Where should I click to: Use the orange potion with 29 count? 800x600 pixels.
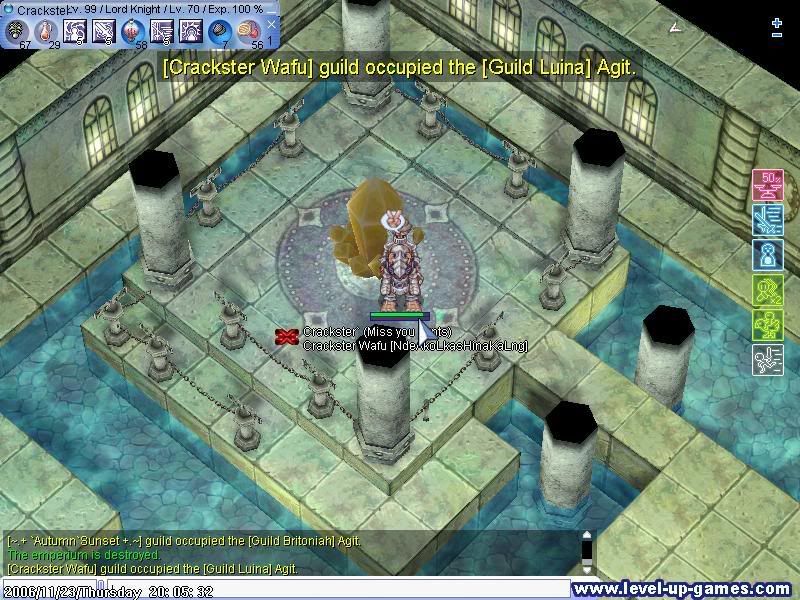pyautogui.click(x=46, y=31)
